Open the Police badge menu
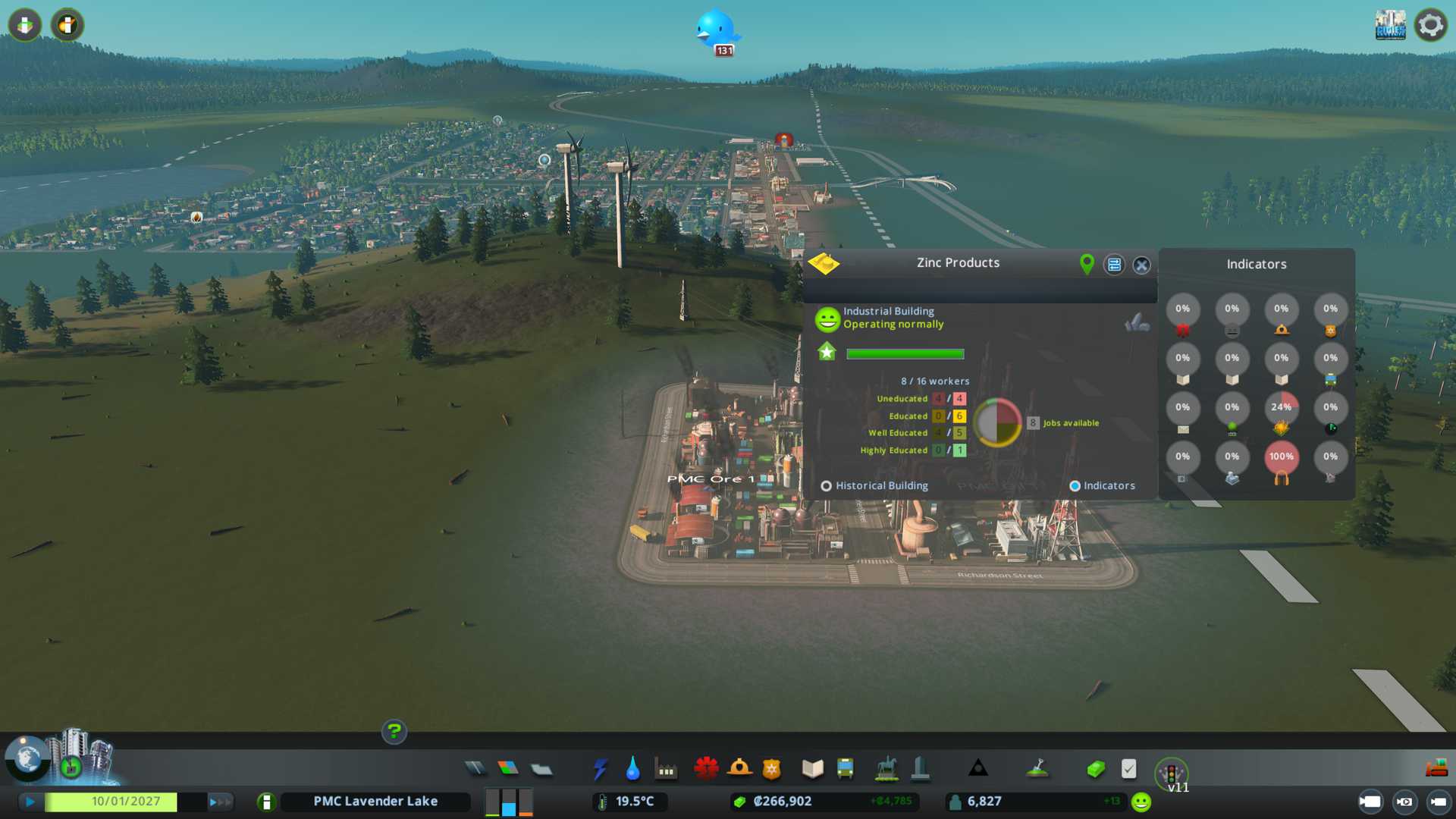 (772, 769)
